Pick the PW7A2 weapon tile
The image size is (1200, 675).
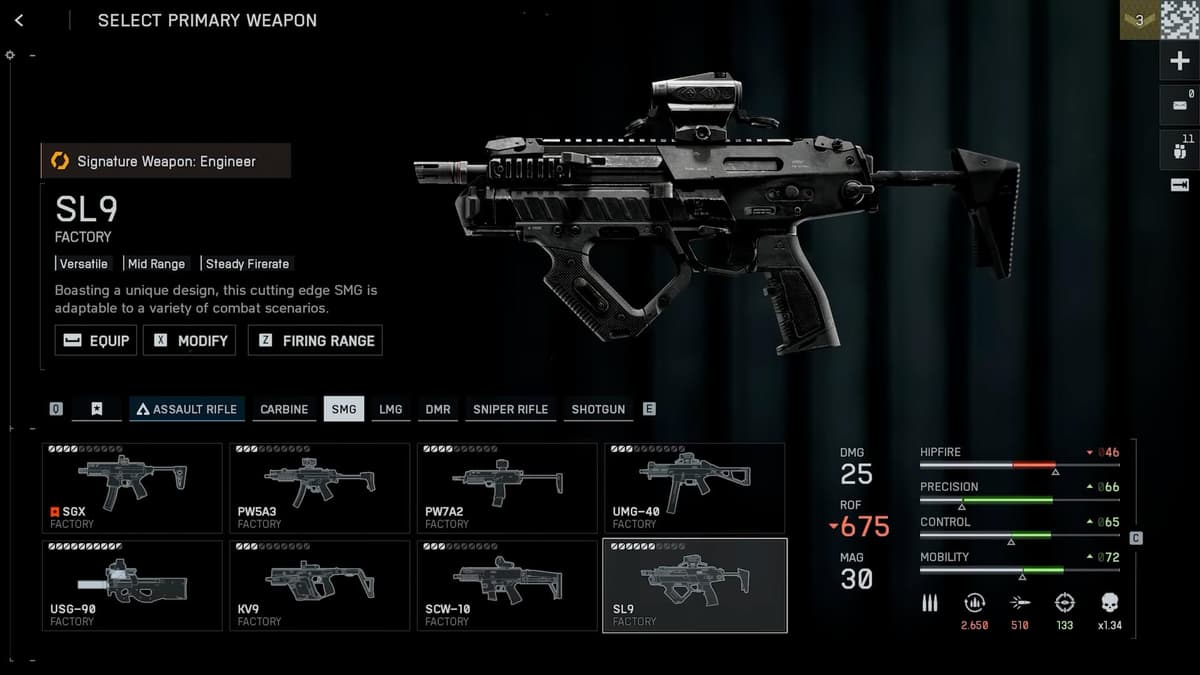(507, 488)
